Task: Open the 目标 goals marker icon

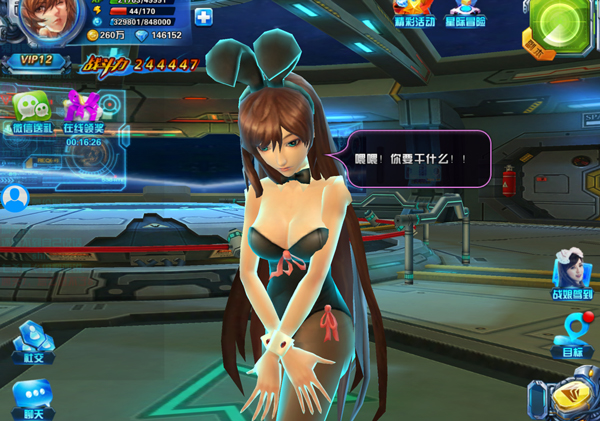Action: click(x=573, y=334)
